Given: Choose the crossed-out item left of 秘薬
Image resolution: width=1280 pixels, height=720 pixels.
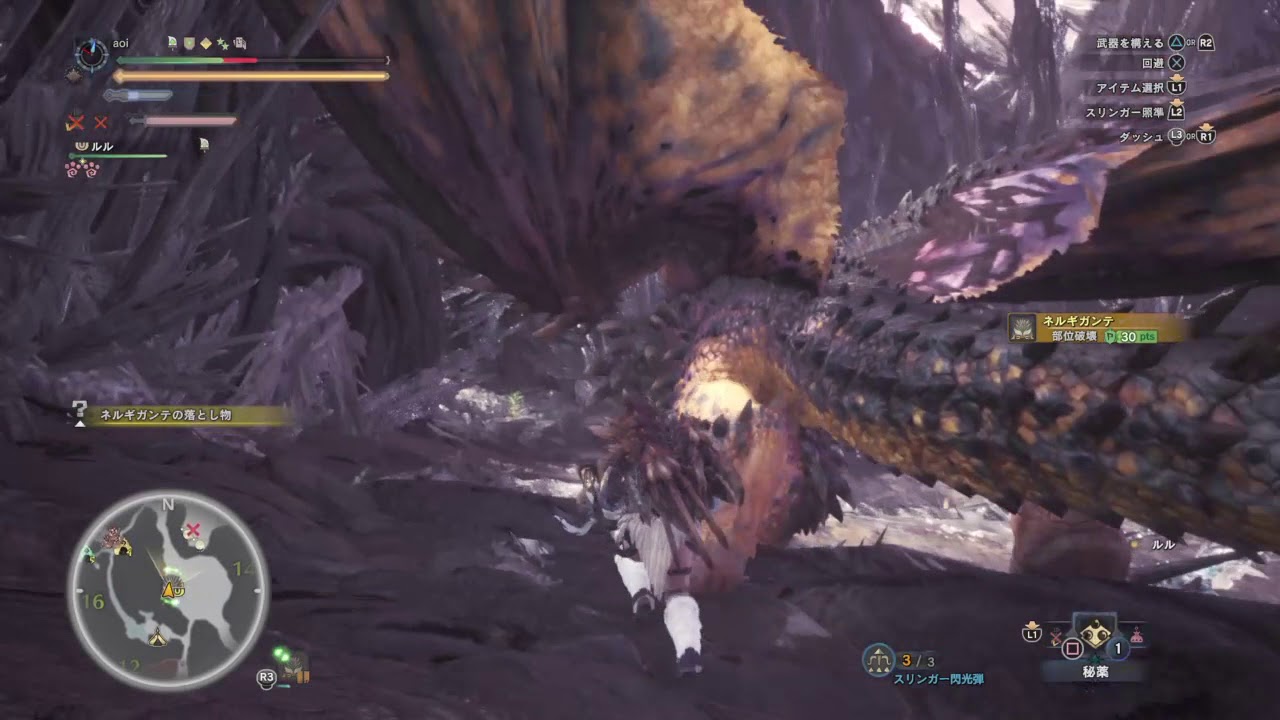Looking at the screenshot, I should [1054, 636].
